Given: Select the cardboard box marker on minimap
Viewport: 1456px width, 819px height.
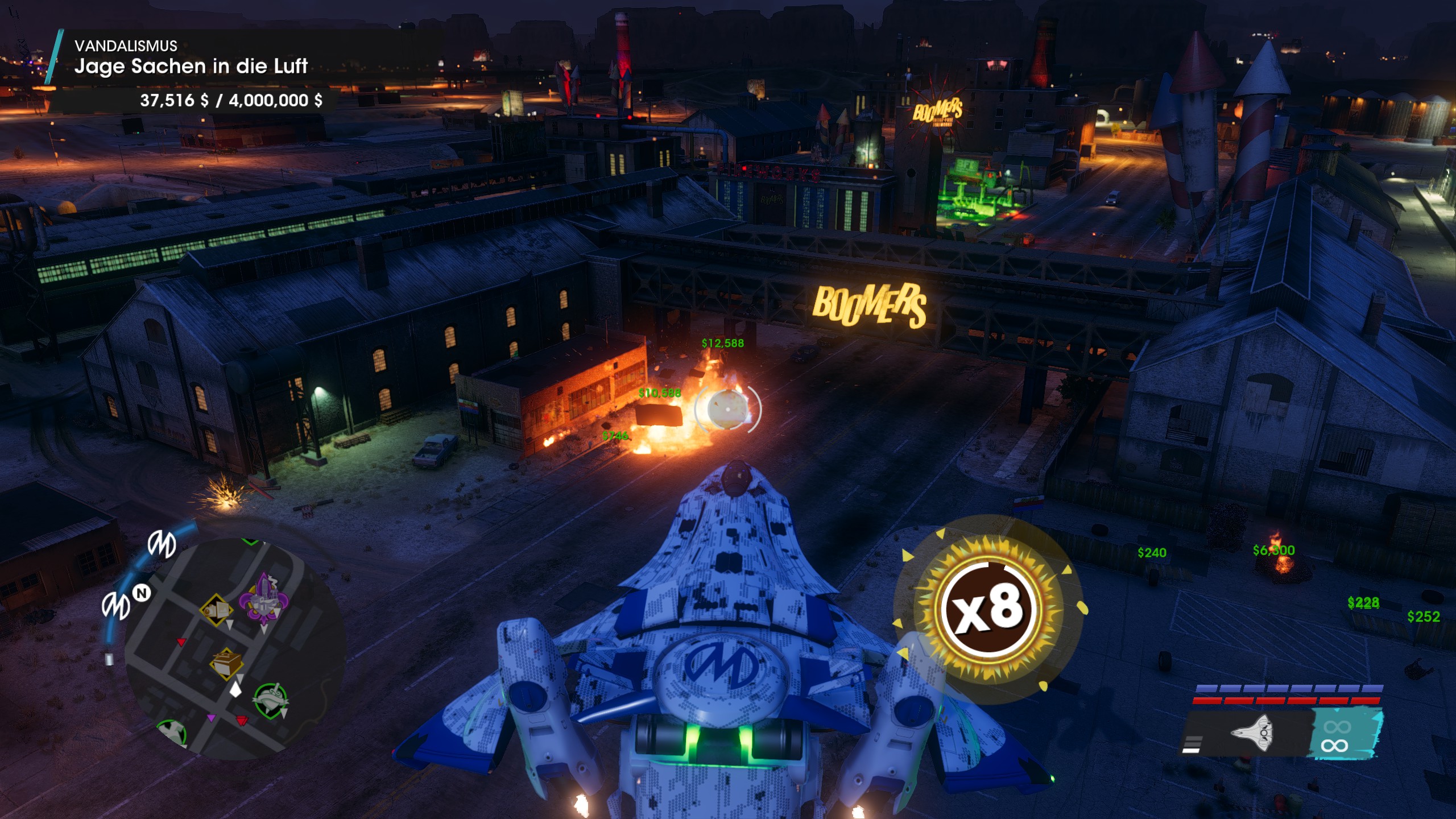Looking at the screenshot, I should [x=226, y=663].
